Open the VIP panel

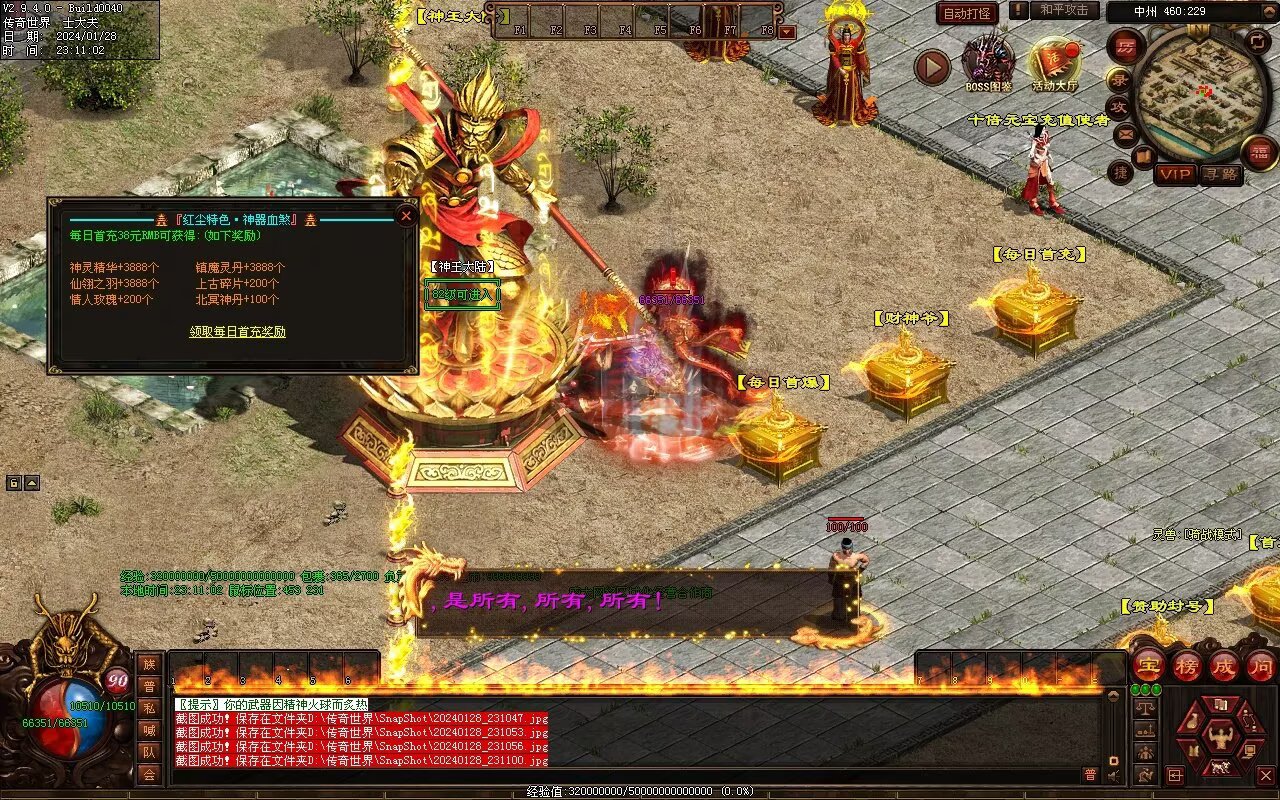[1175, 174]
